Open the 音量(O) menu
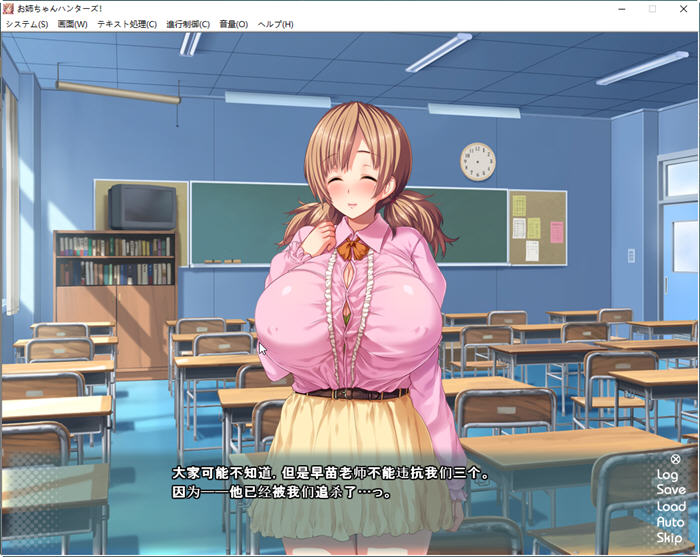The height and width of the screenshot is (557, 700). coord(233,24)
